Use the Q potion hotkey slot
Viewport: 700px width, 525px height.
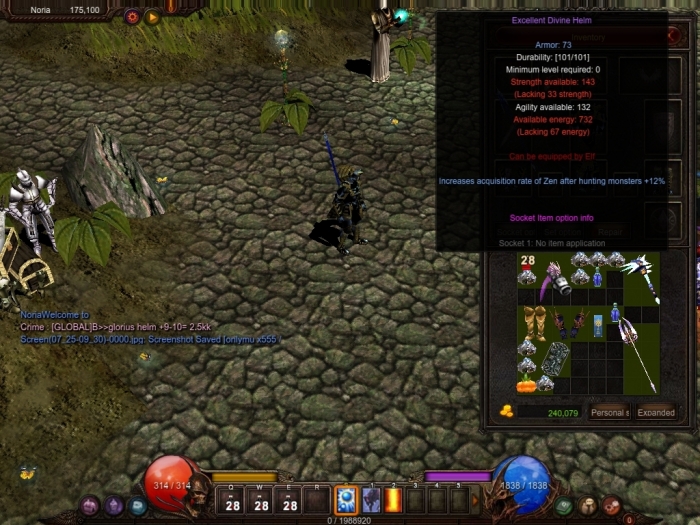pyautogui.click(x=232, y=501)
